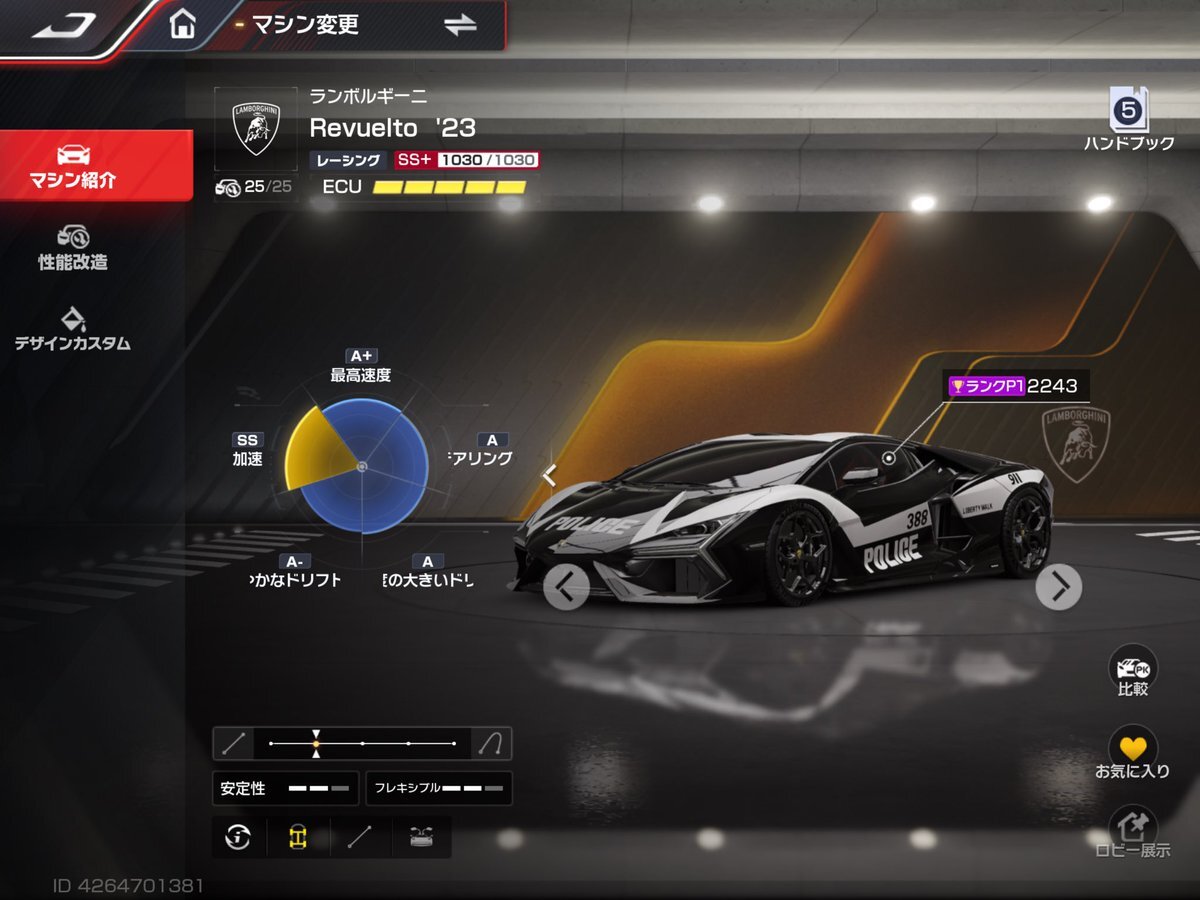The height and width of the screenshot is (900, 1200).
Task: Open the ハンドブック handbook
Action: coord(1129,120)
